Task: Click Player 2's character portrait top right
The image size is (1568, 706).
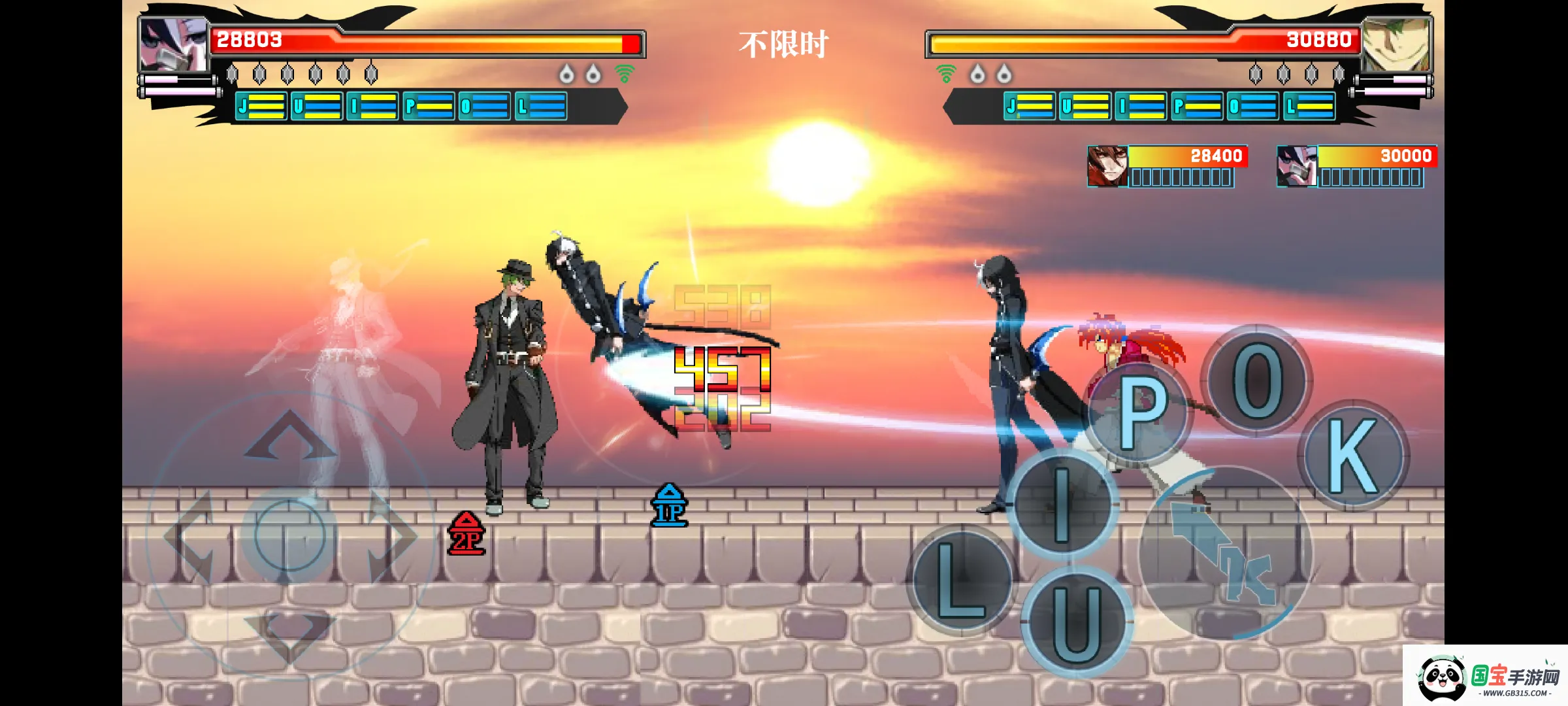Action: [x=1396, y=43]
